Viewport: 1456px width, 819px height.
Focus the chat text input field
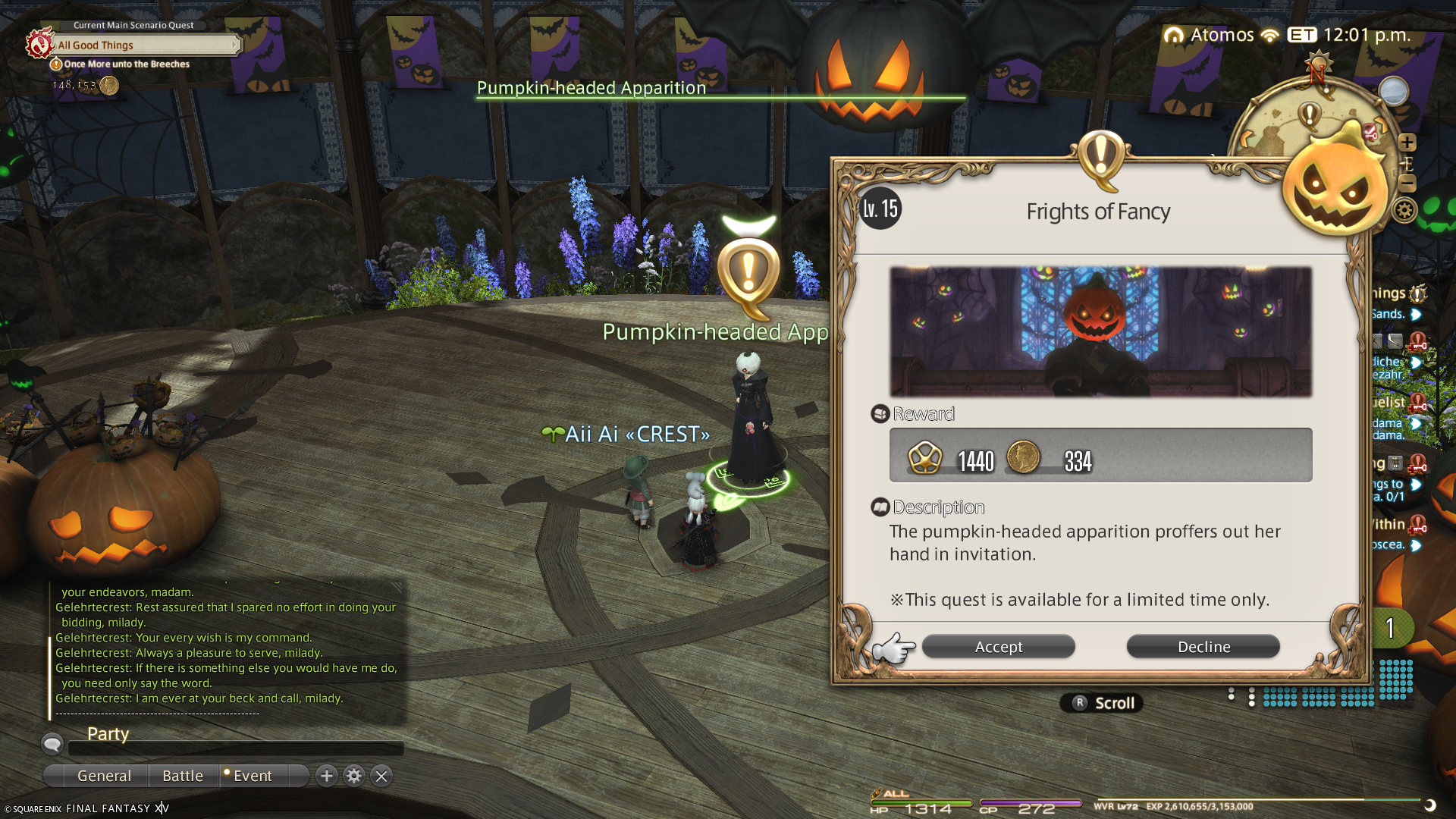tap(235, 748)
